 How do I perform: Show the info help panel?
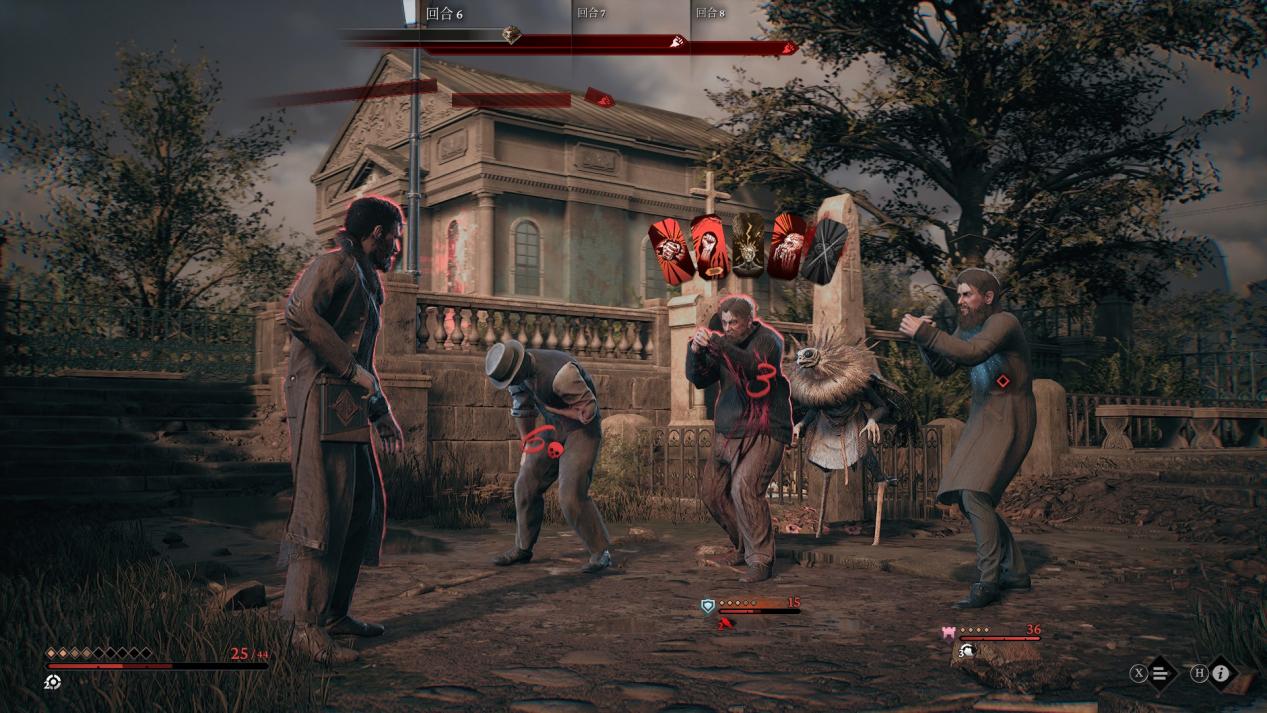pos(1220,673)
